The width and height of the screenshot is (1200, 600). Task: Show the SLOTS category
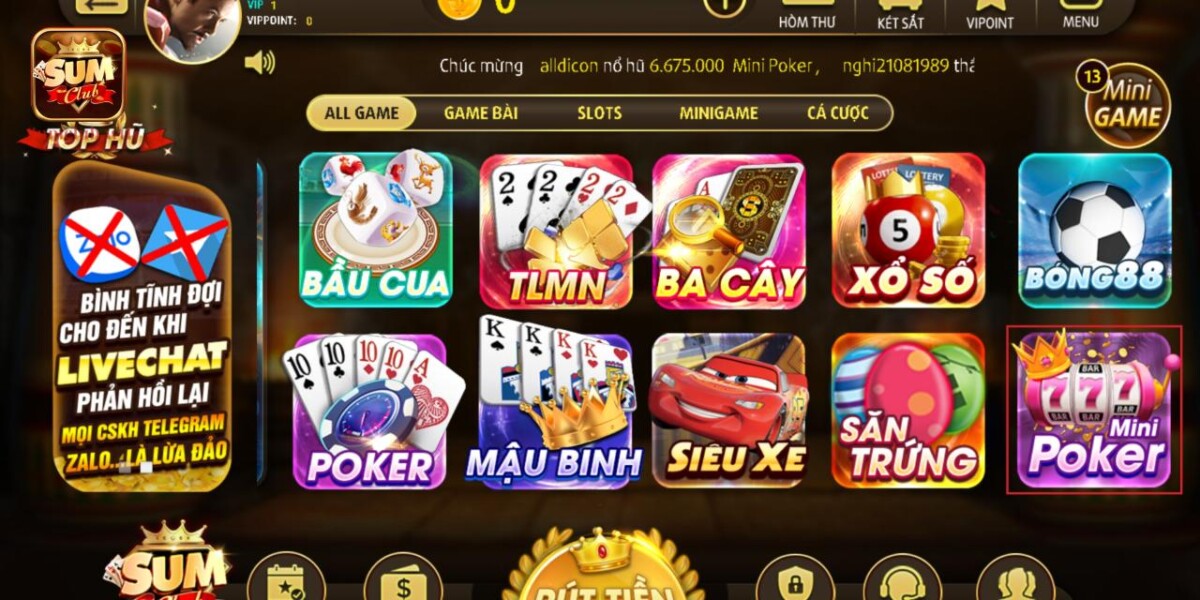[599, 113]
